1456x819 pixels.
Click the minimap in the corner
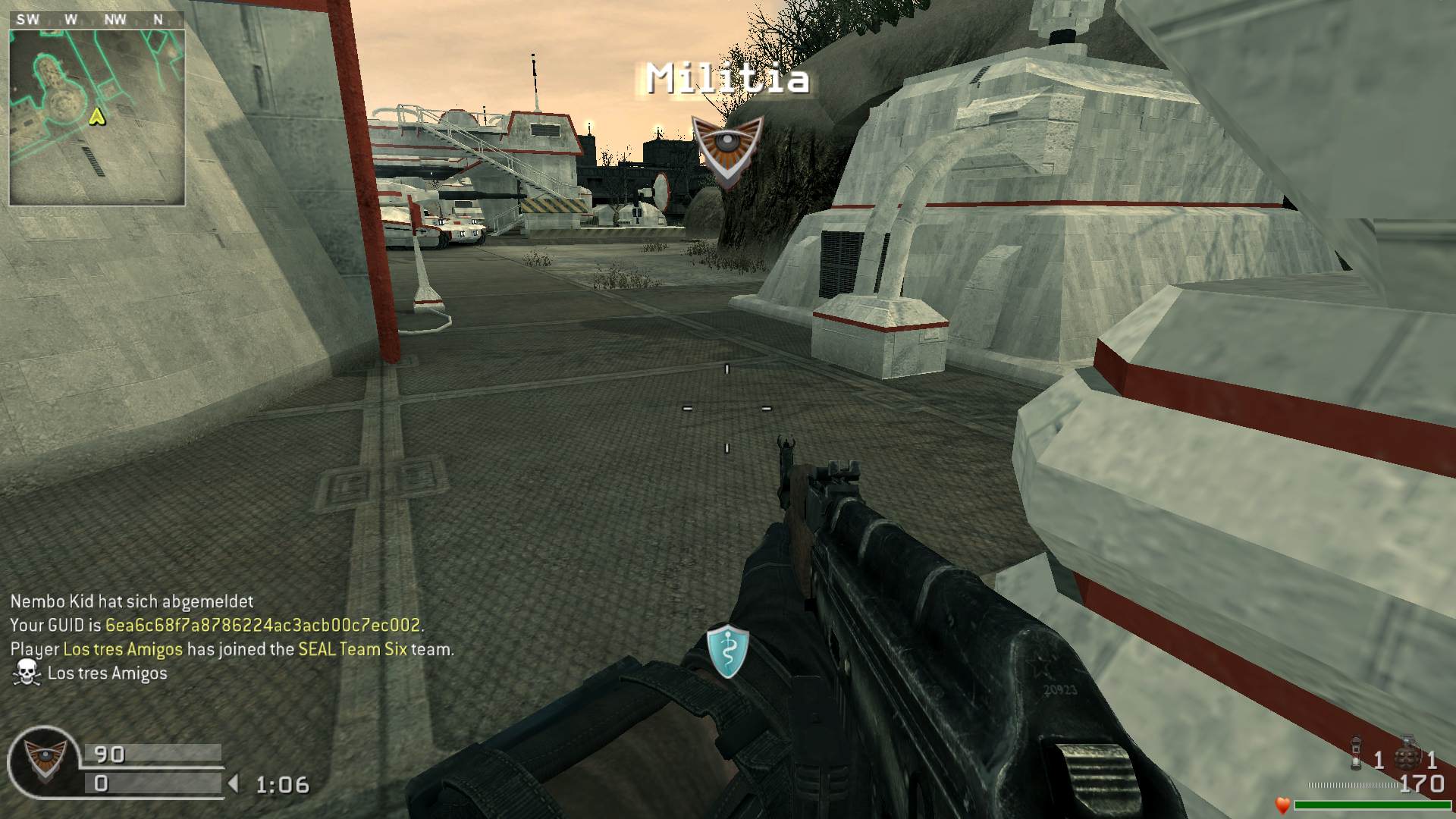tap(96, 117)
